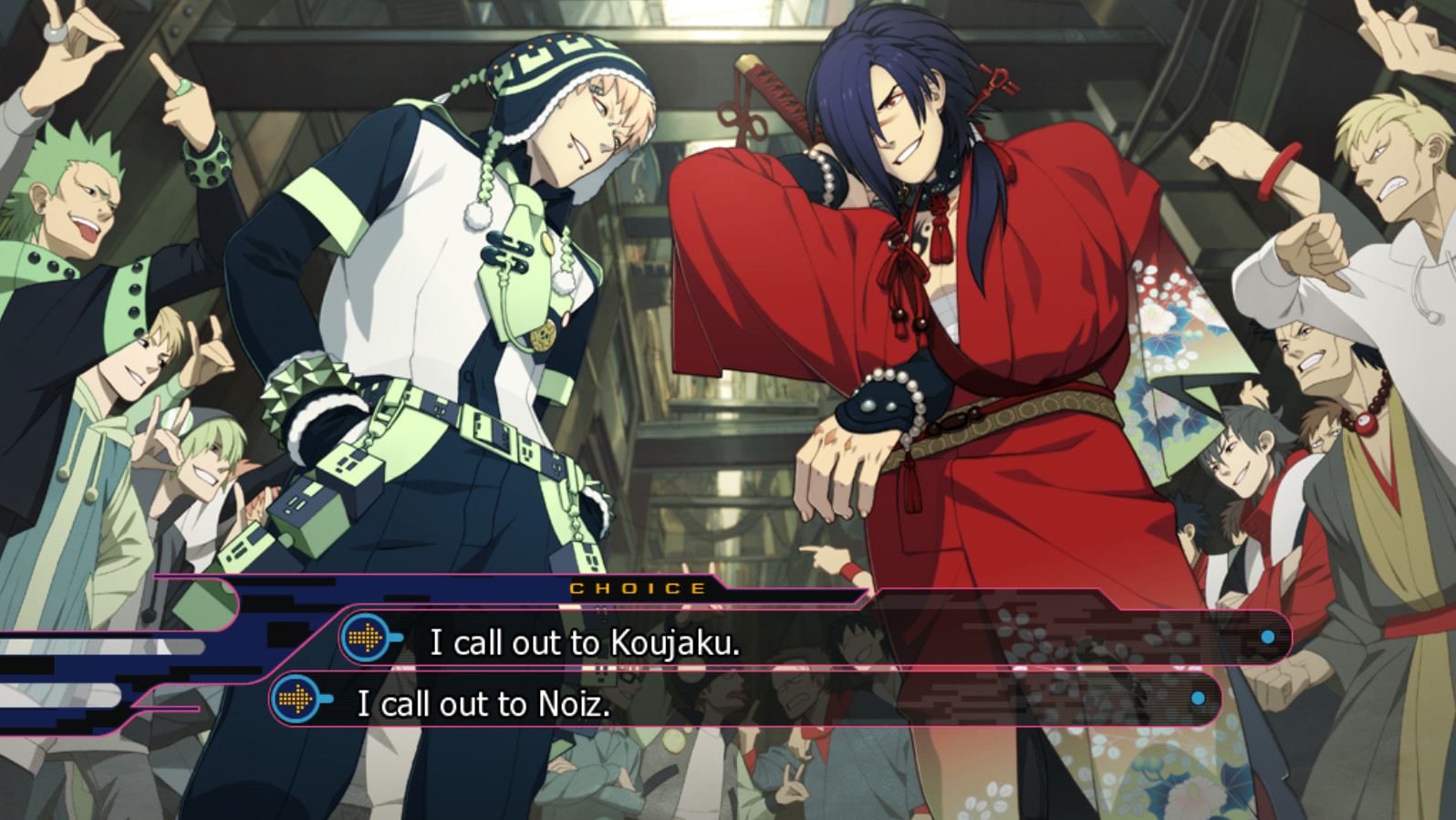Toggle the highlighted Koujaku choice row

click(639, 642)
